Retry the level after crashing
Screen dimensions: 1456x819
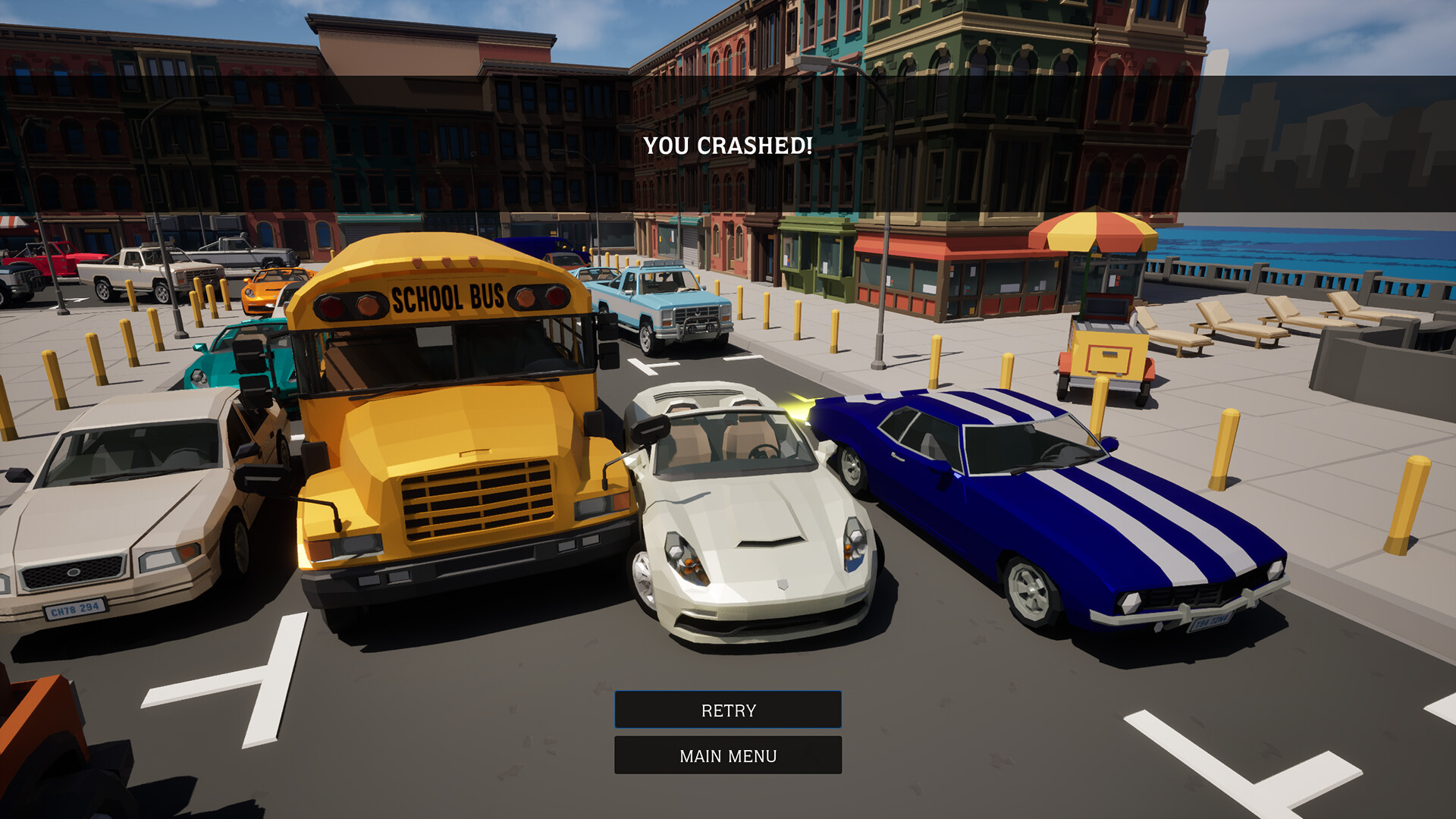[x=728, y=710]
